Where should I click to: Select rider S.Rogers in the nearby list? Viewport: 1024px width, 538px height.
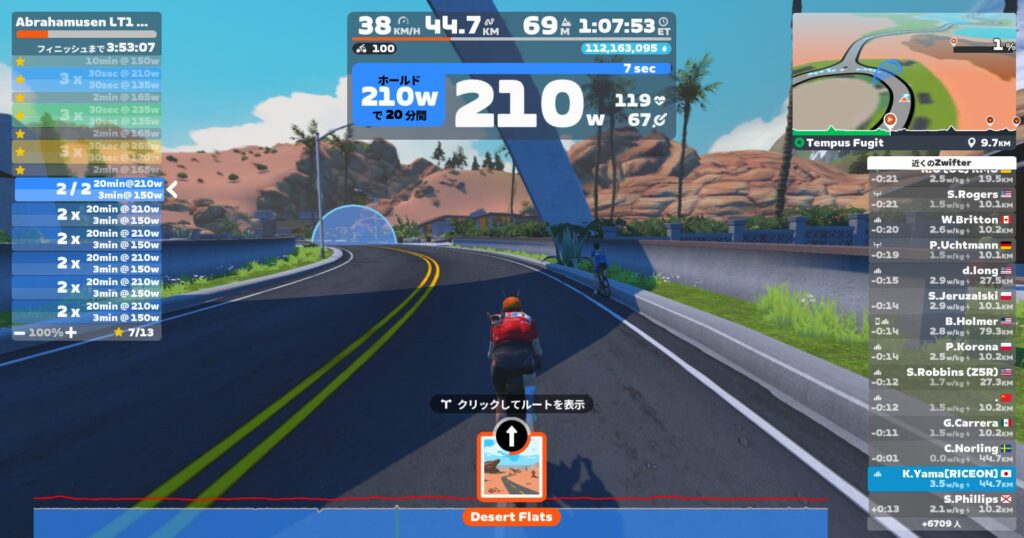(941, 199)
